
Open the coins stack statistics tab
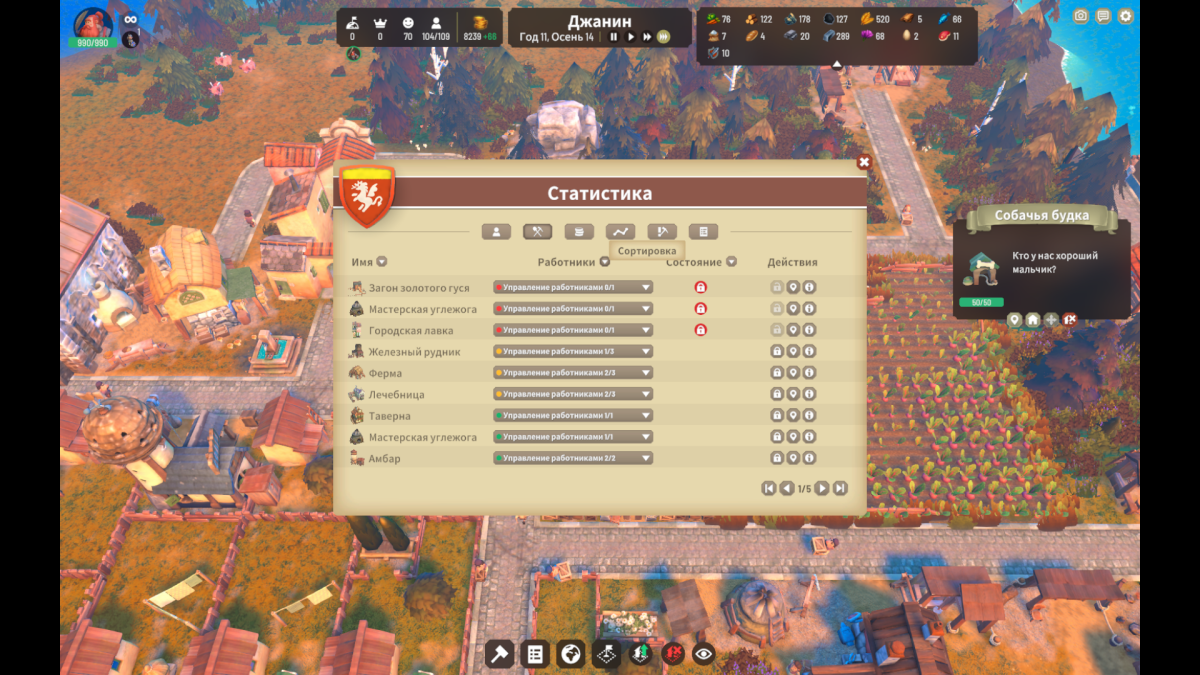[x=579, y=232]
